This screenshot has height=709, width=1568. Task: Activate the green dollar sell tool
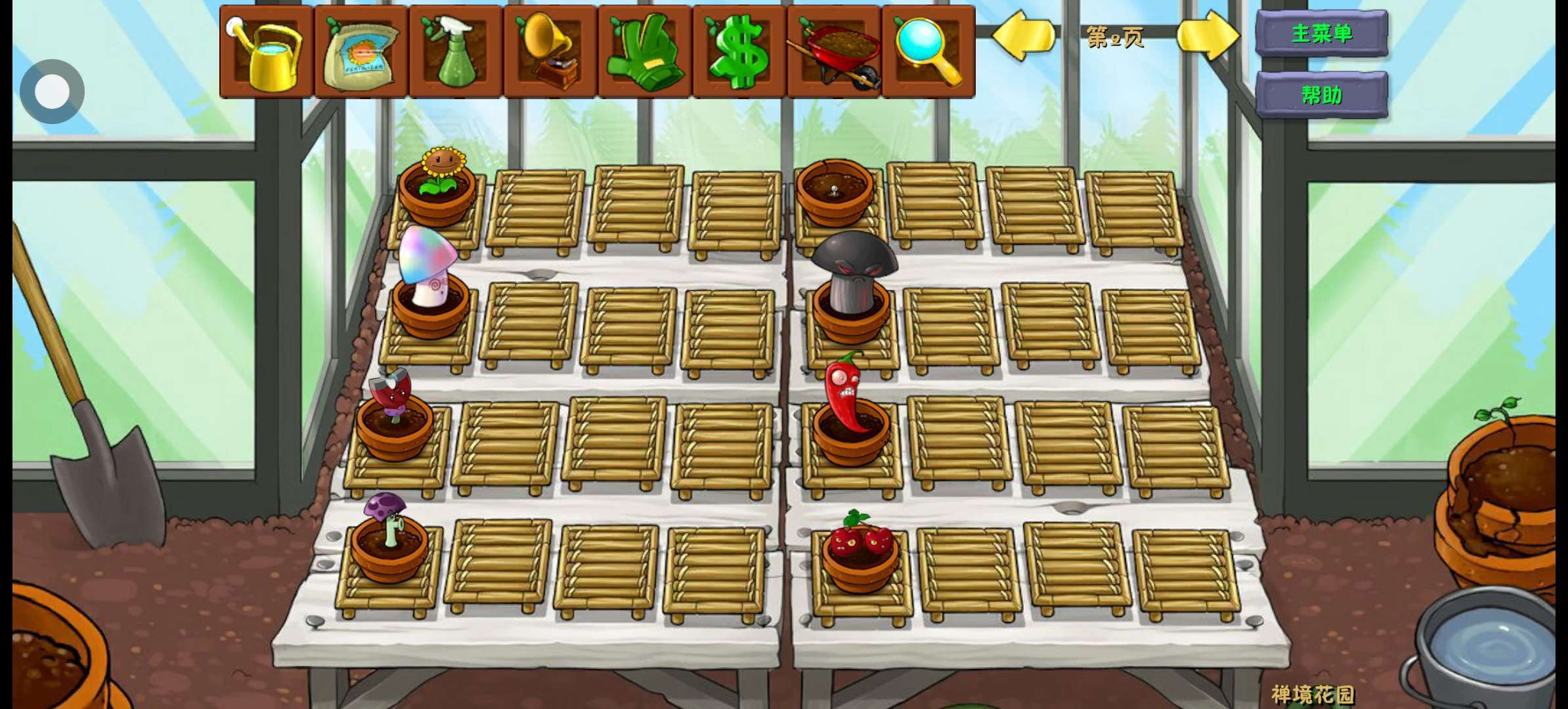point(739,53)
